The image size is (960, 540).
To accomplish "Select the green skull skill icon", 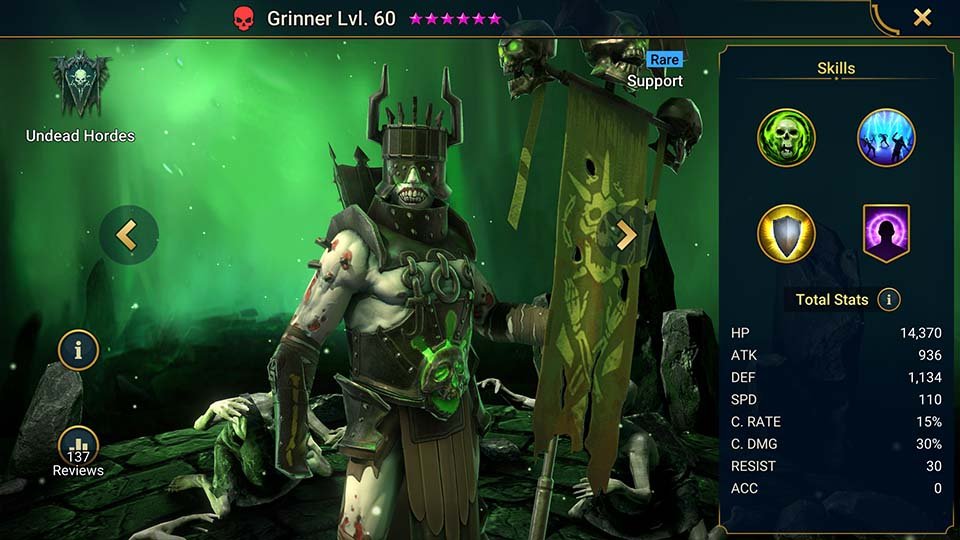I will [786, 137].
